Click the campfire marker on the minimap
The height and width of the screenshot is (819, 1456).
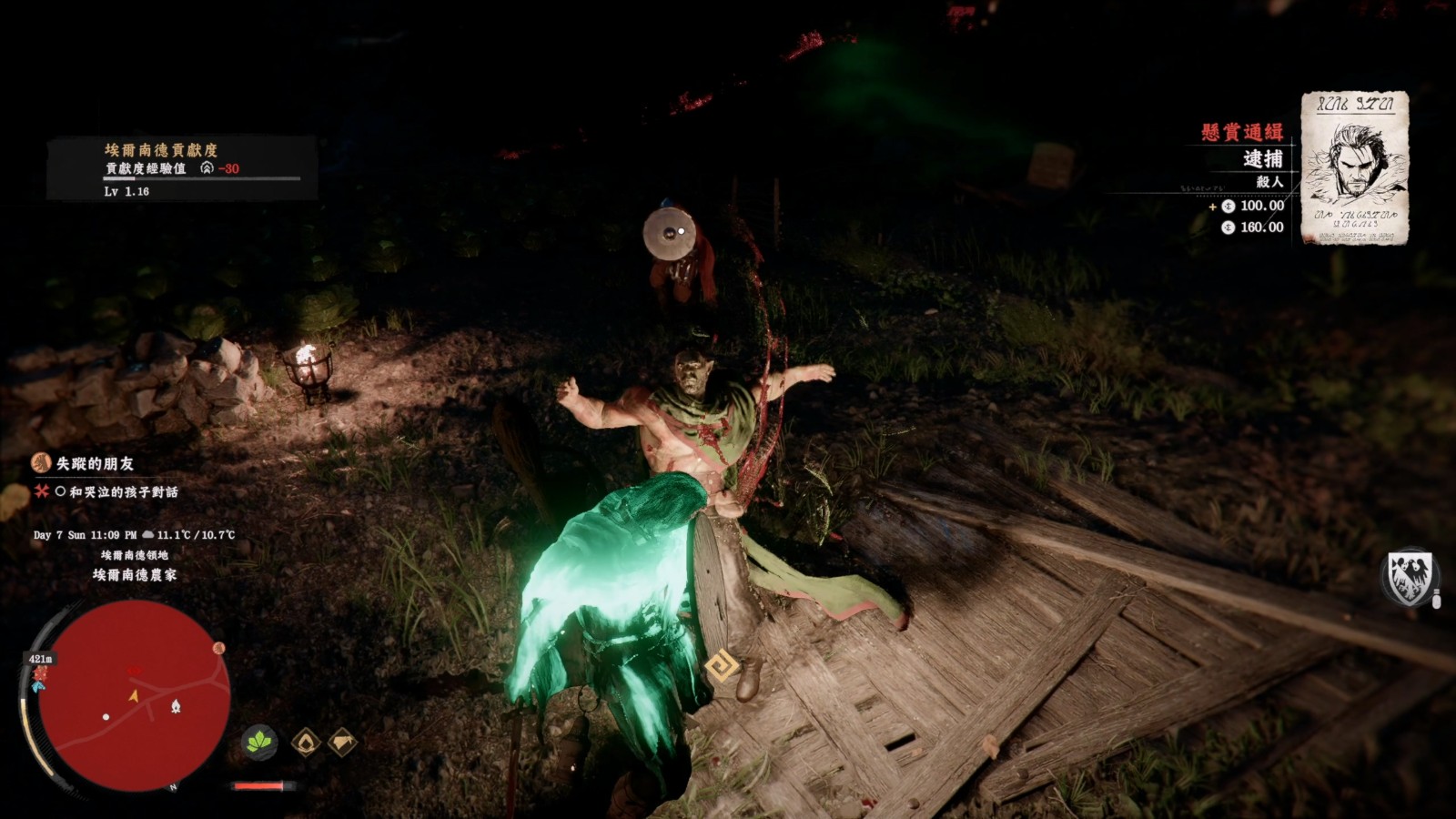[x=176, y=706]
